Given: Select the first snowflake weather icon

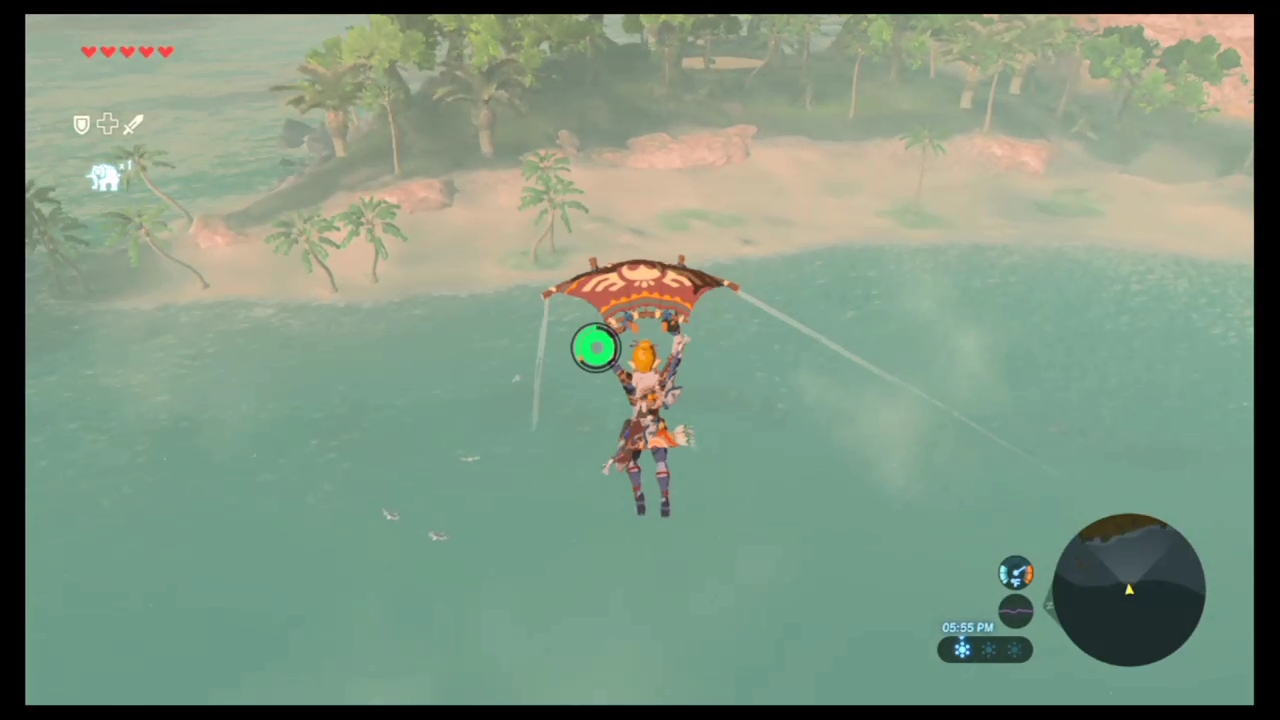Looking at the screenshot, I should (962, 649).
